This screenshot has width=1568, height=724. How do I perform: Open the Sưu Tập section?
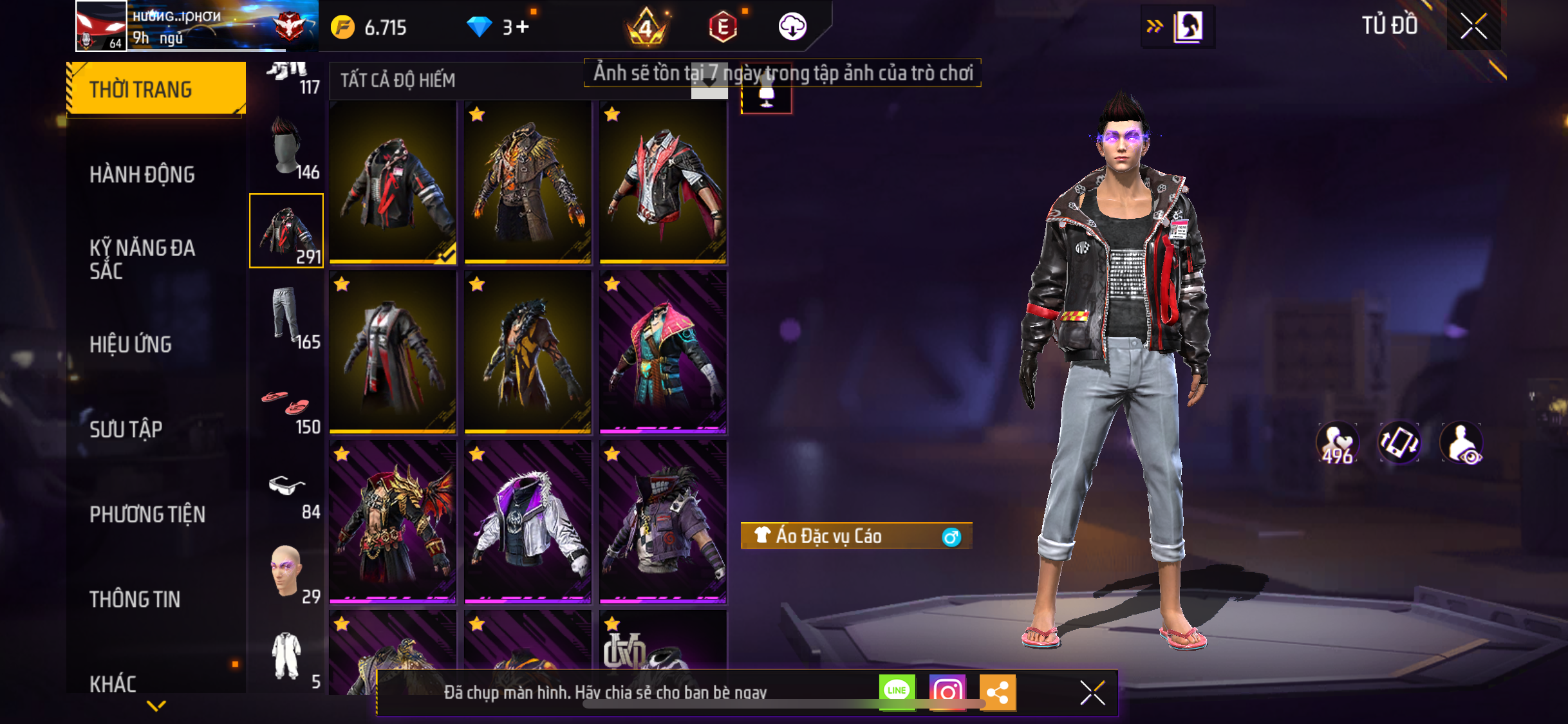coord(126,429)
